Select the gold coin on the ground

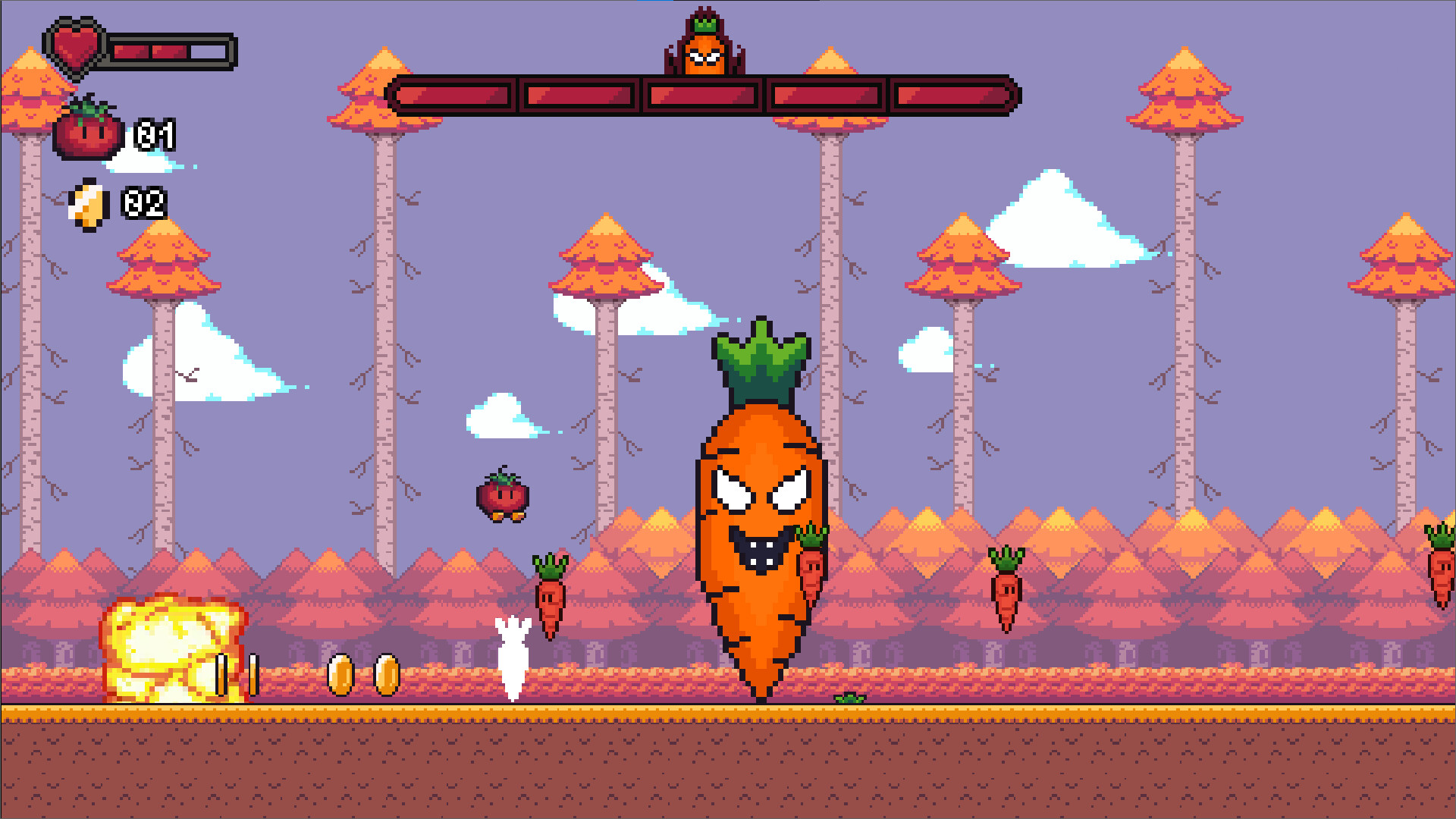tap(341, 673)
